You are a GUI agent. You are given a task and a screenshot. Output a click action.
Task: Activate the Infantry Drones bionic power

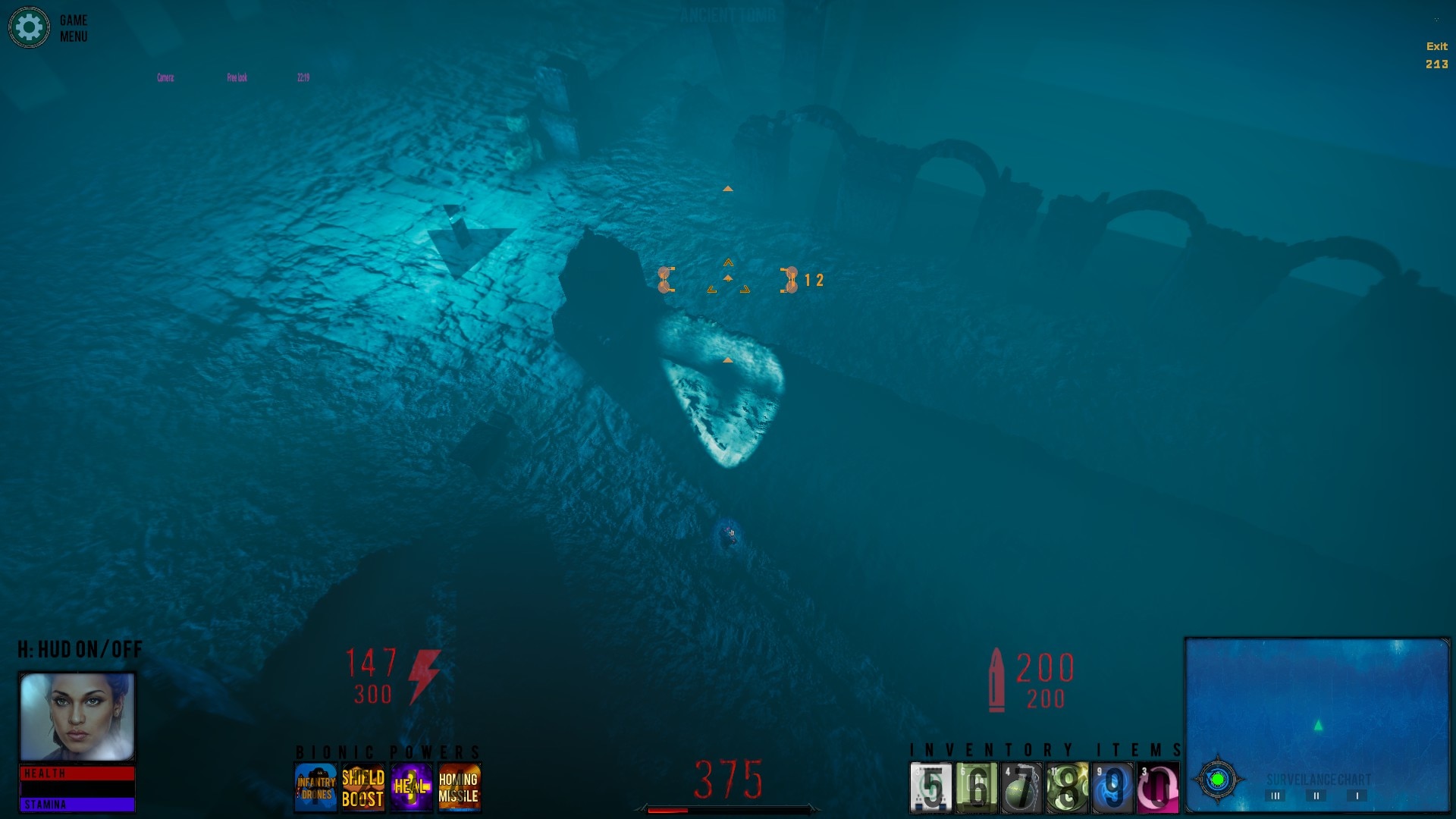(315, 787)
